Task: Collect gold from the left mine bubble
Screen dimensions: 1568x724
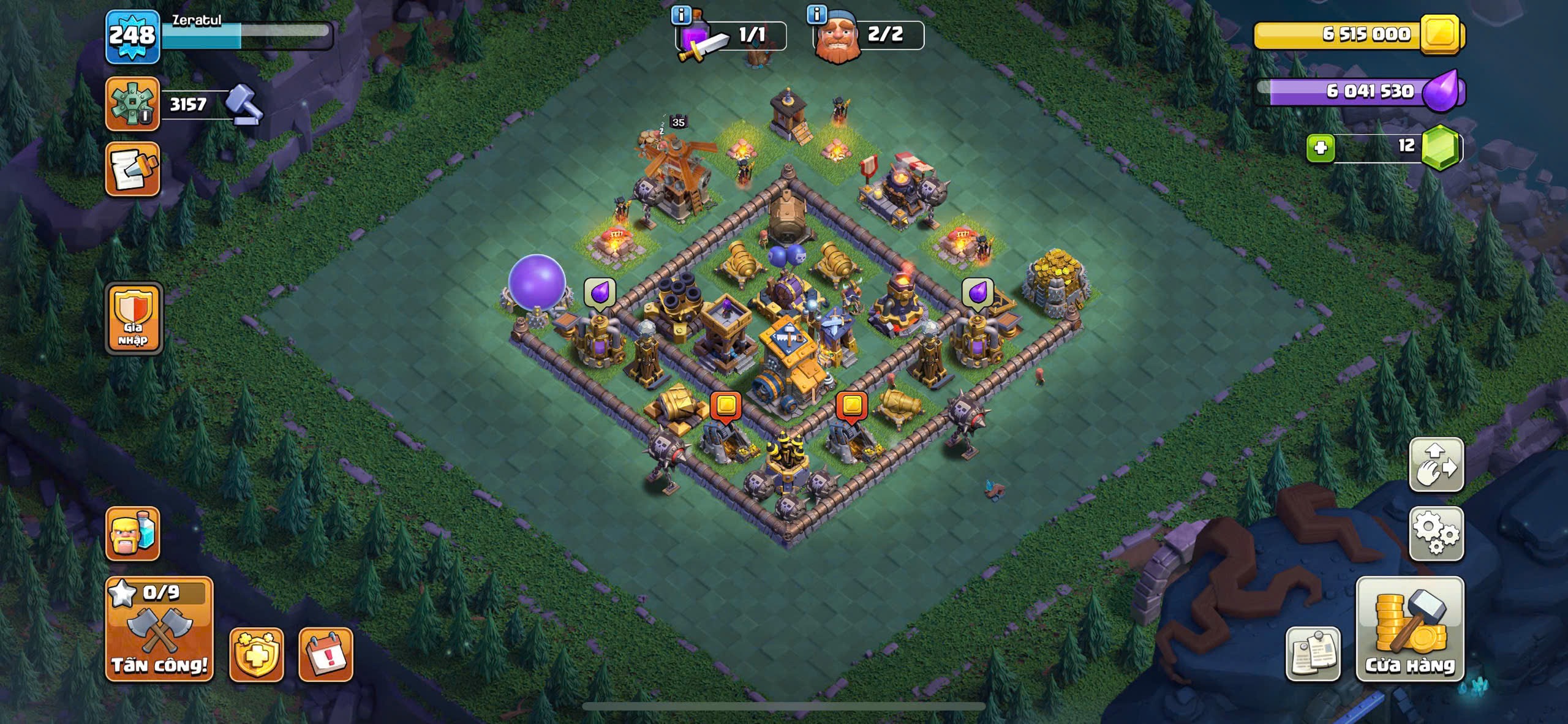Action: [726, 406]
